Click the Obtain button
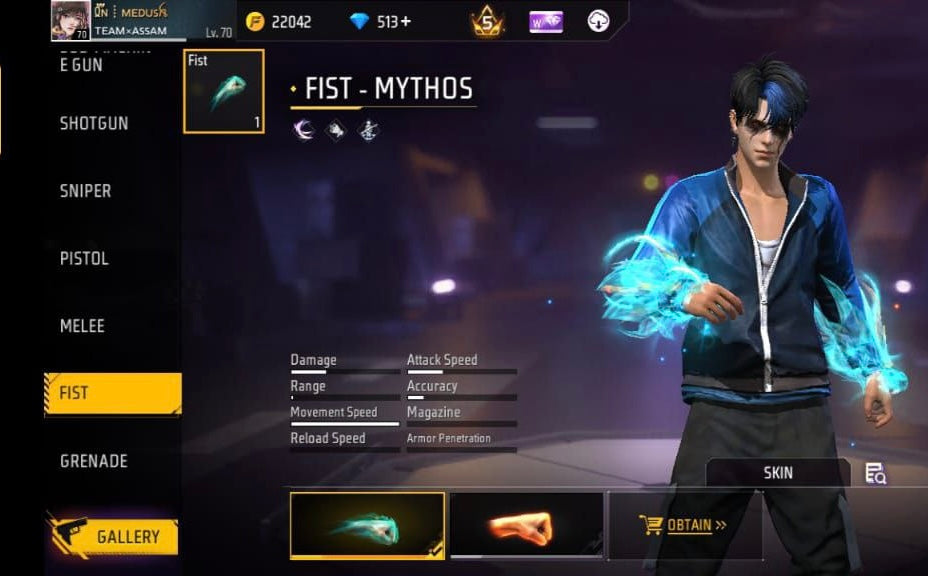The width and height of the screenshot is (928, 576). [684, 524]
